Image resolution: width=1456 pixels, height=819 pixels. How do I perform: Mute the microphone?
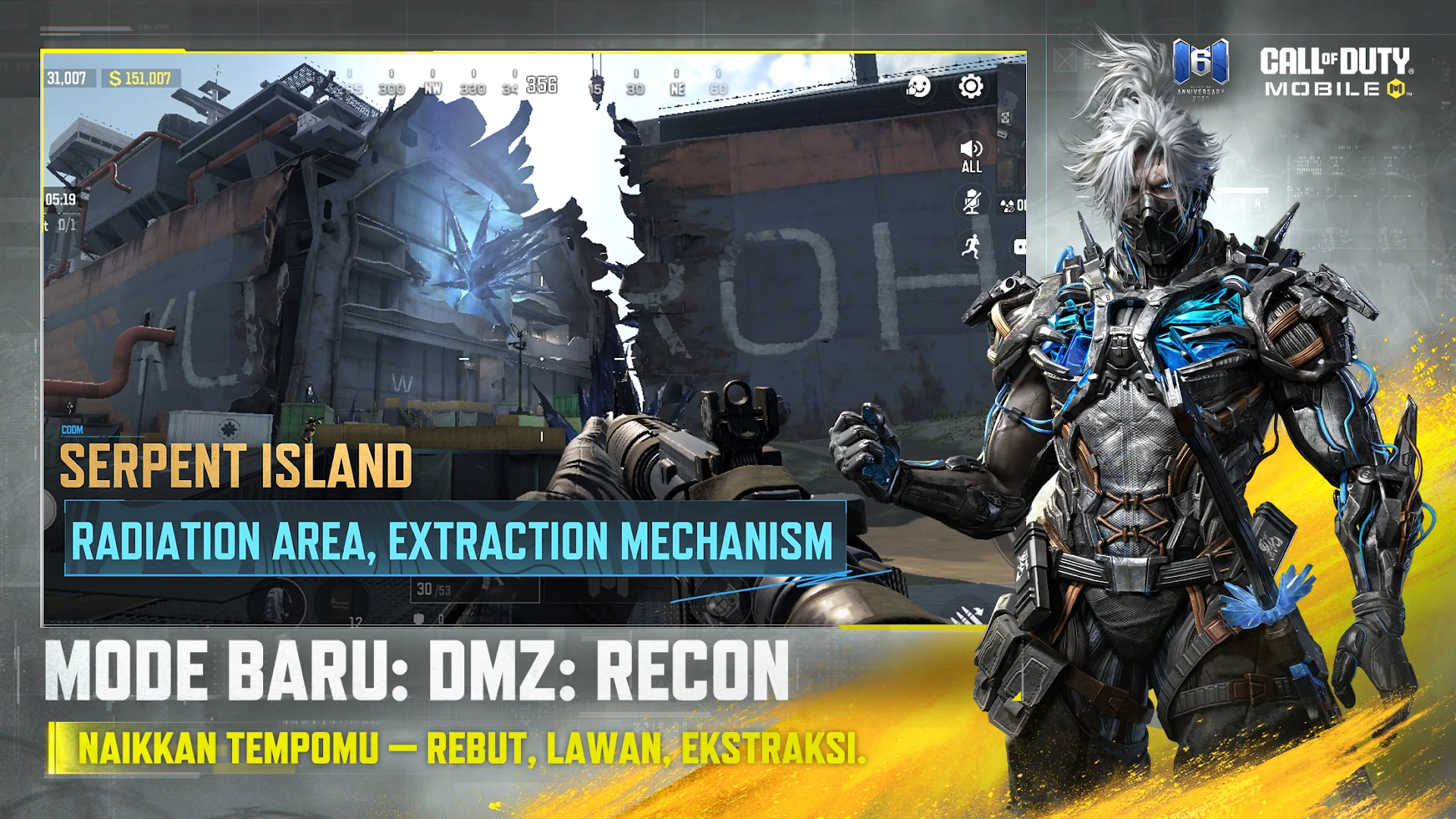(x=971, y=202)
